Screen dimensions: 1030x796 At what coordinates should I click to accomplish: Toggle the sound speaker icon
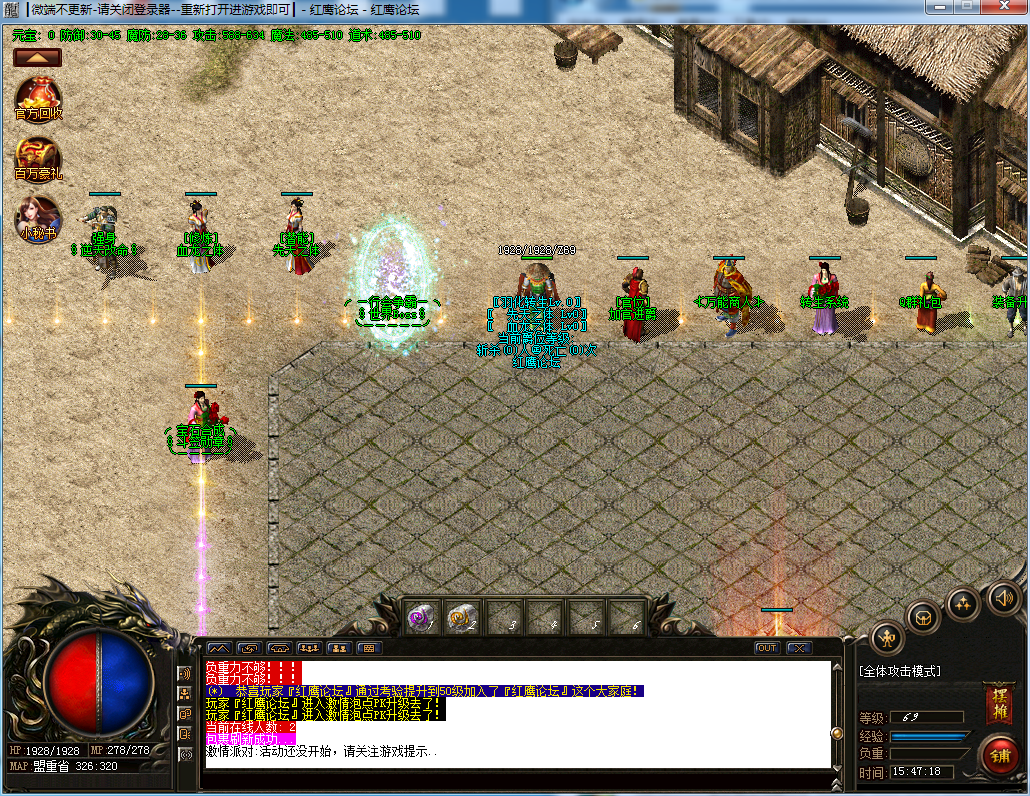point(1003,598)
